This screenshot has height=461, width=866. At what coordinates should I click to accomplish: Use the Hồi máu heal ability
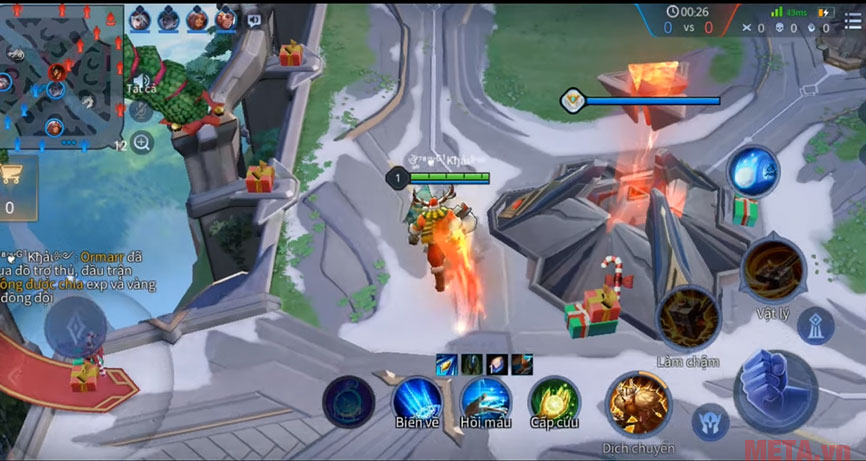(x=486, y=400)
